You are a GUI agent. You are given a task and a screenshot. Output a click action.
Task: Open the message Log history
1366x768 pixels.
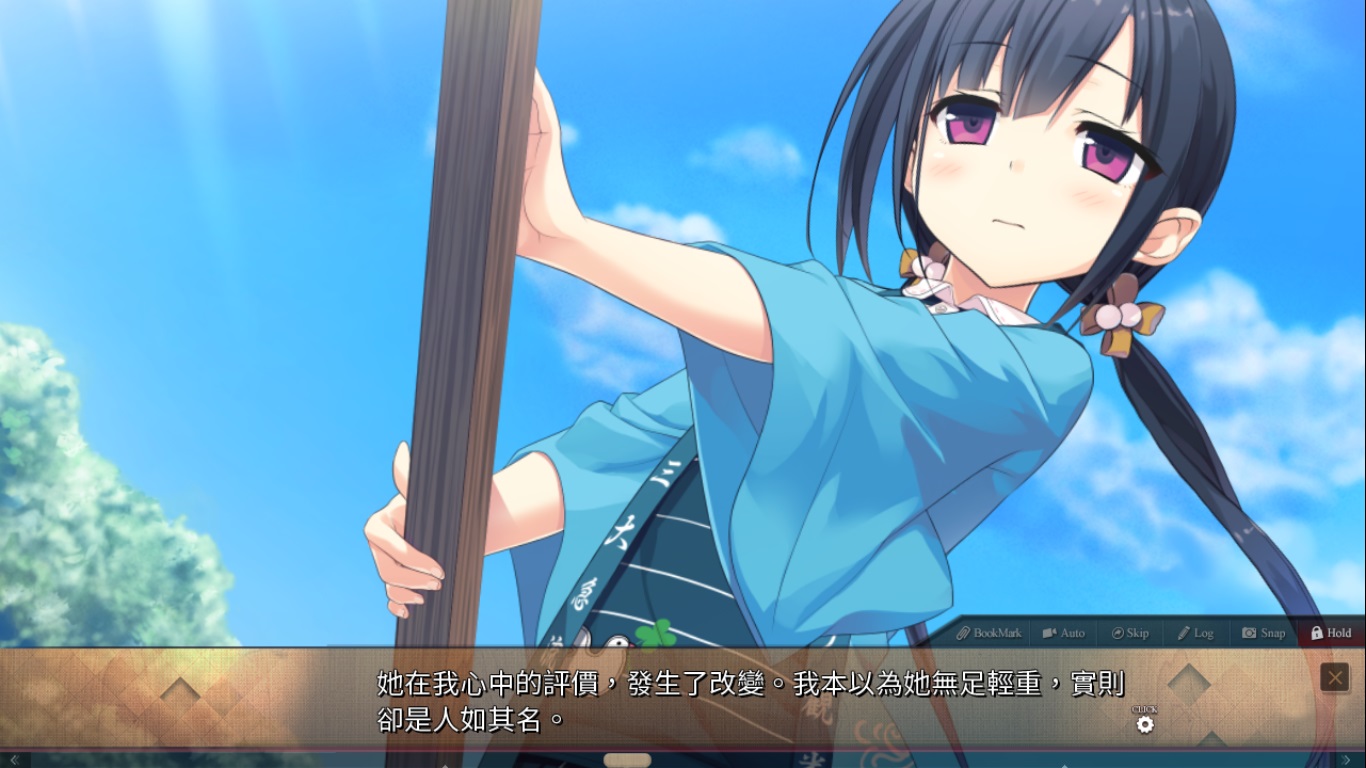pos(1197,632)
